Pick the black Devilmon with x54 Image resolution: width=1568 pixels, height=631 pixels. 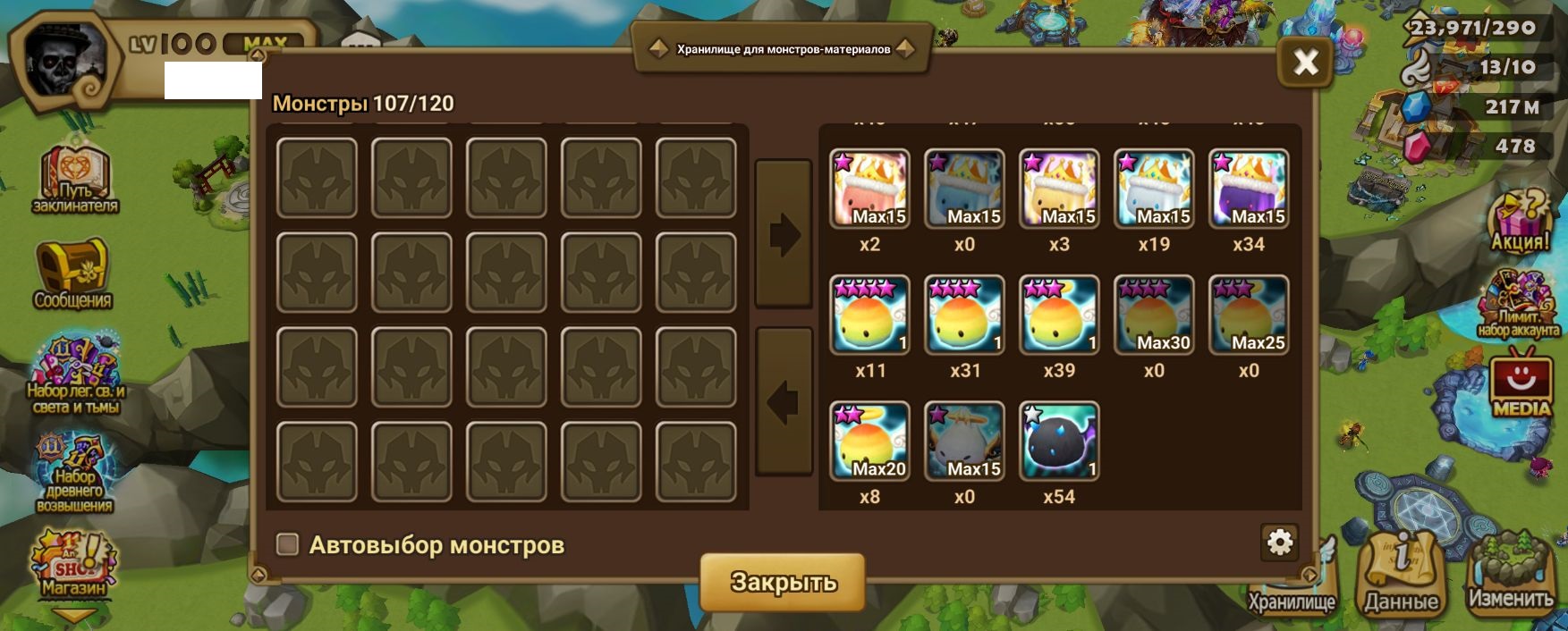pyautogui.click(x=1059, y=442)
